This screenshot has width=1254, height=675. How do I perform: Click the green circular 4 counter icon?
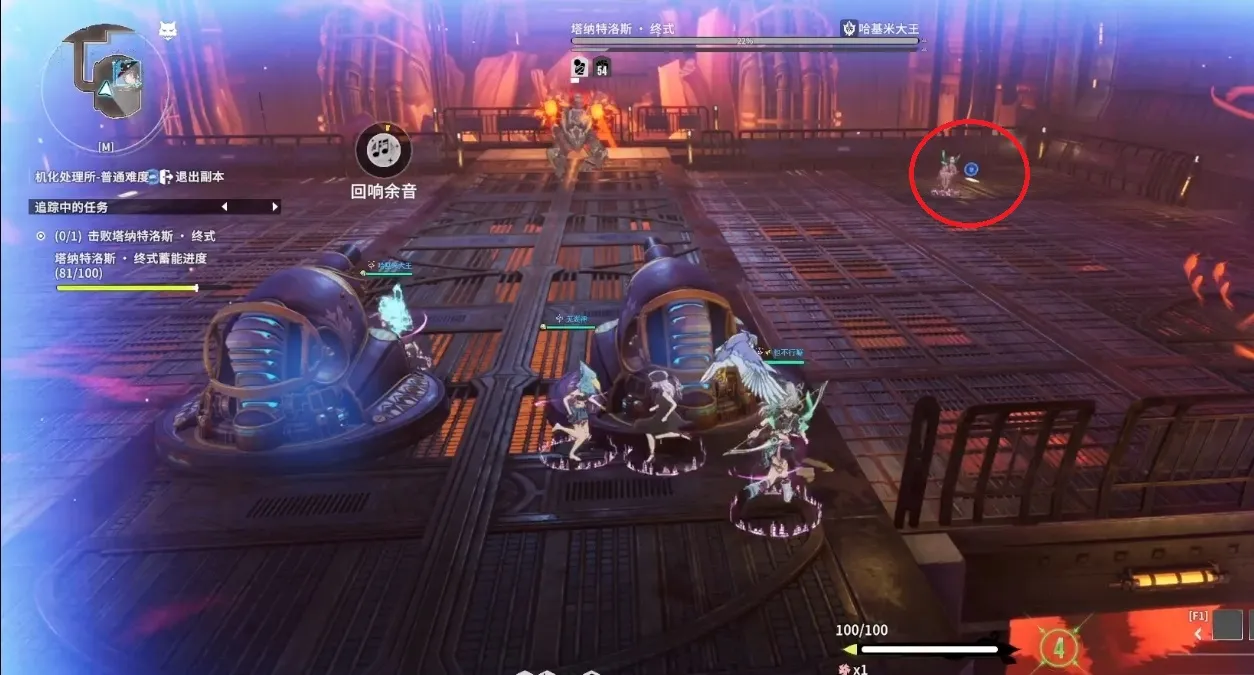point(1058,648)
